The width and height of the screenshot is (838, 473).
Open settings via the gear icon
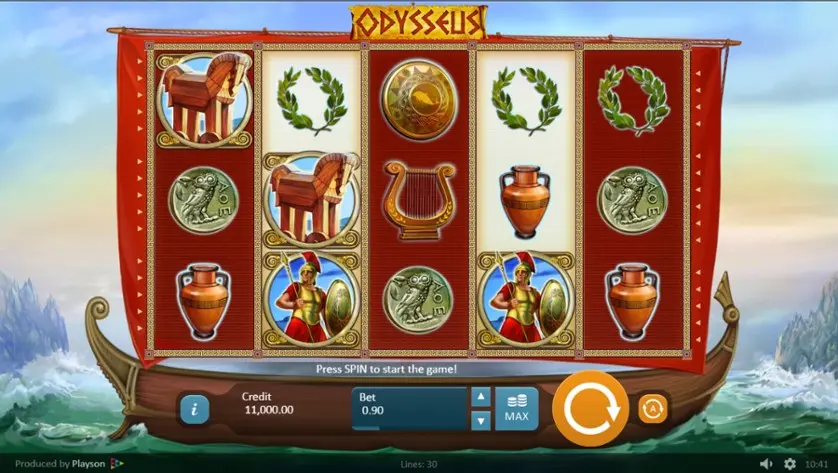[790, 464]
